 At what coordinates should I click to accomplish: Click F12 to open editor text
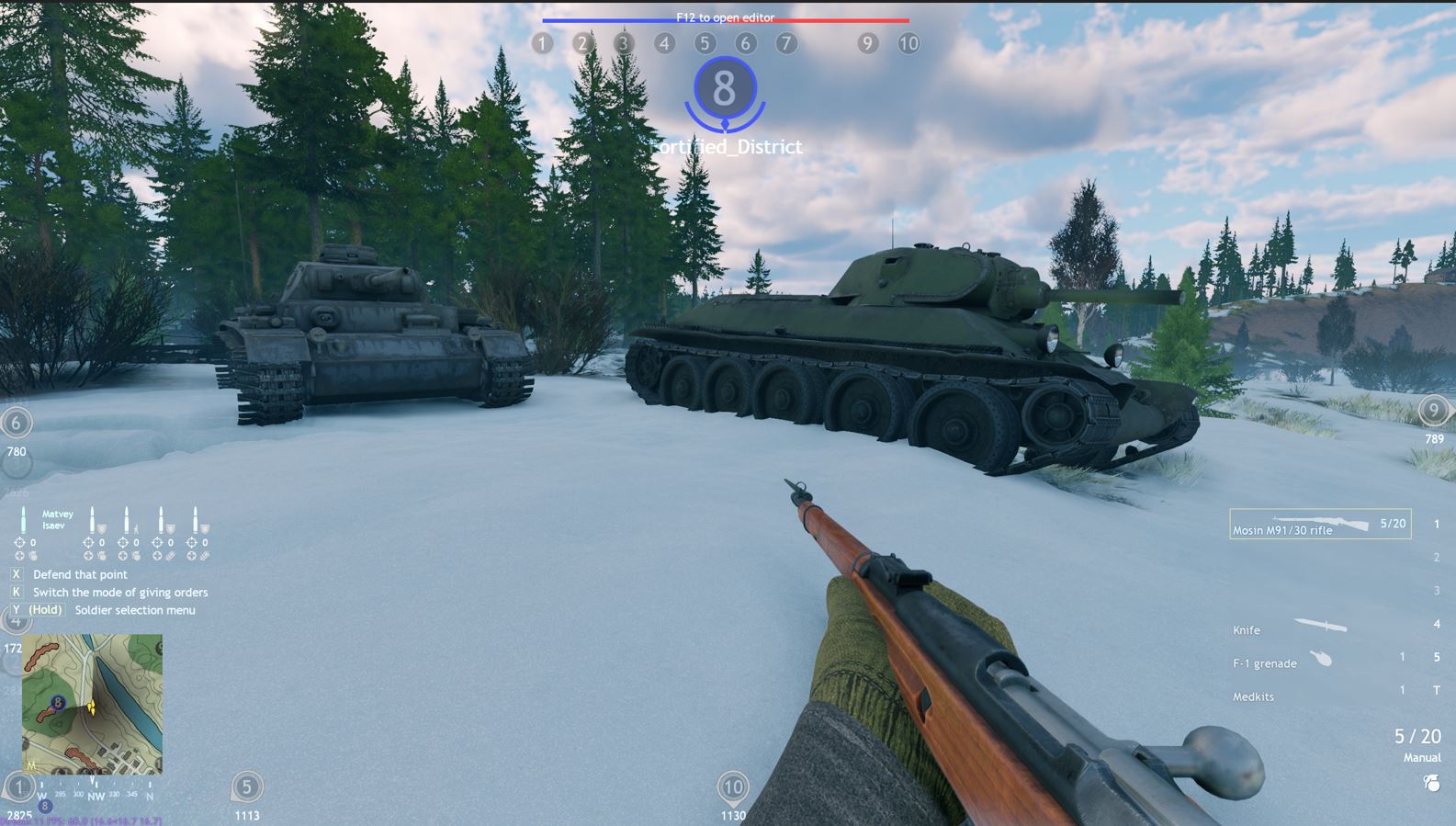725,17
